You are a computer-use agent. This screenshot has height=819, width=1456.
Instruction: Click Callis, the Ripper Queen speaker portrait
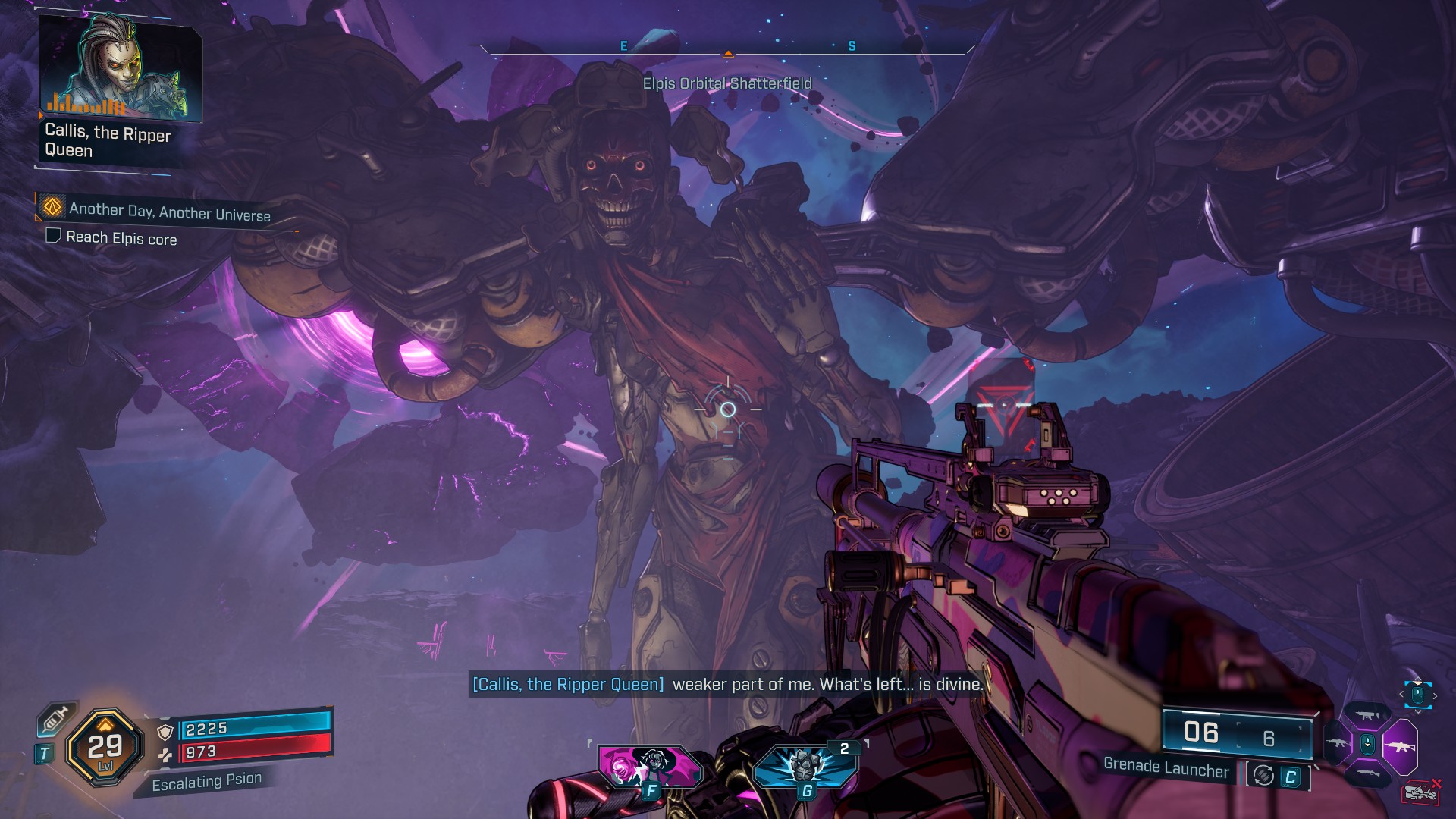tap(120, 69)
